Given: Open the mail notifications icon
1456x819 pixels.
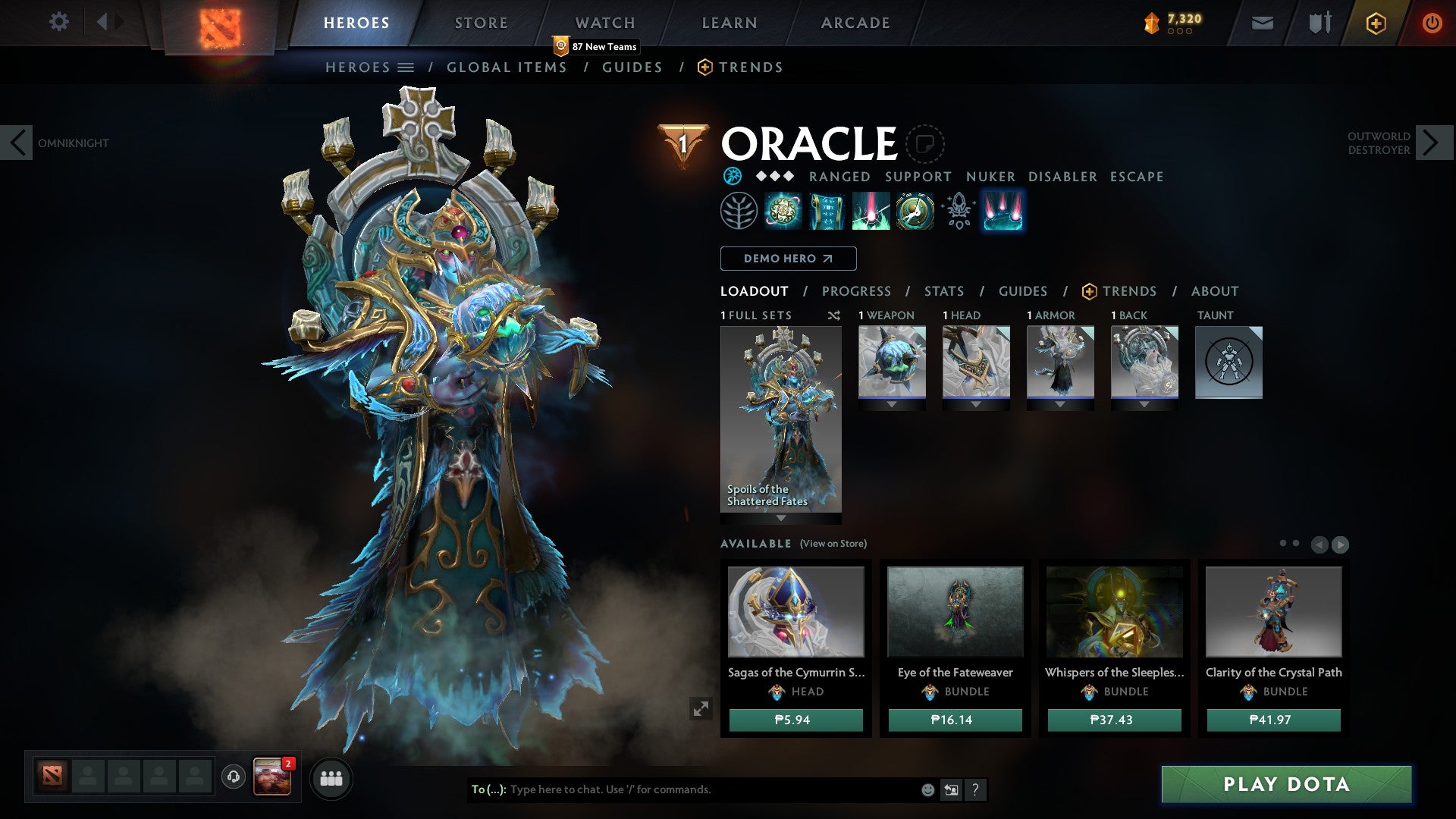Looking at the screenshot, I should tap(1261, 23).
